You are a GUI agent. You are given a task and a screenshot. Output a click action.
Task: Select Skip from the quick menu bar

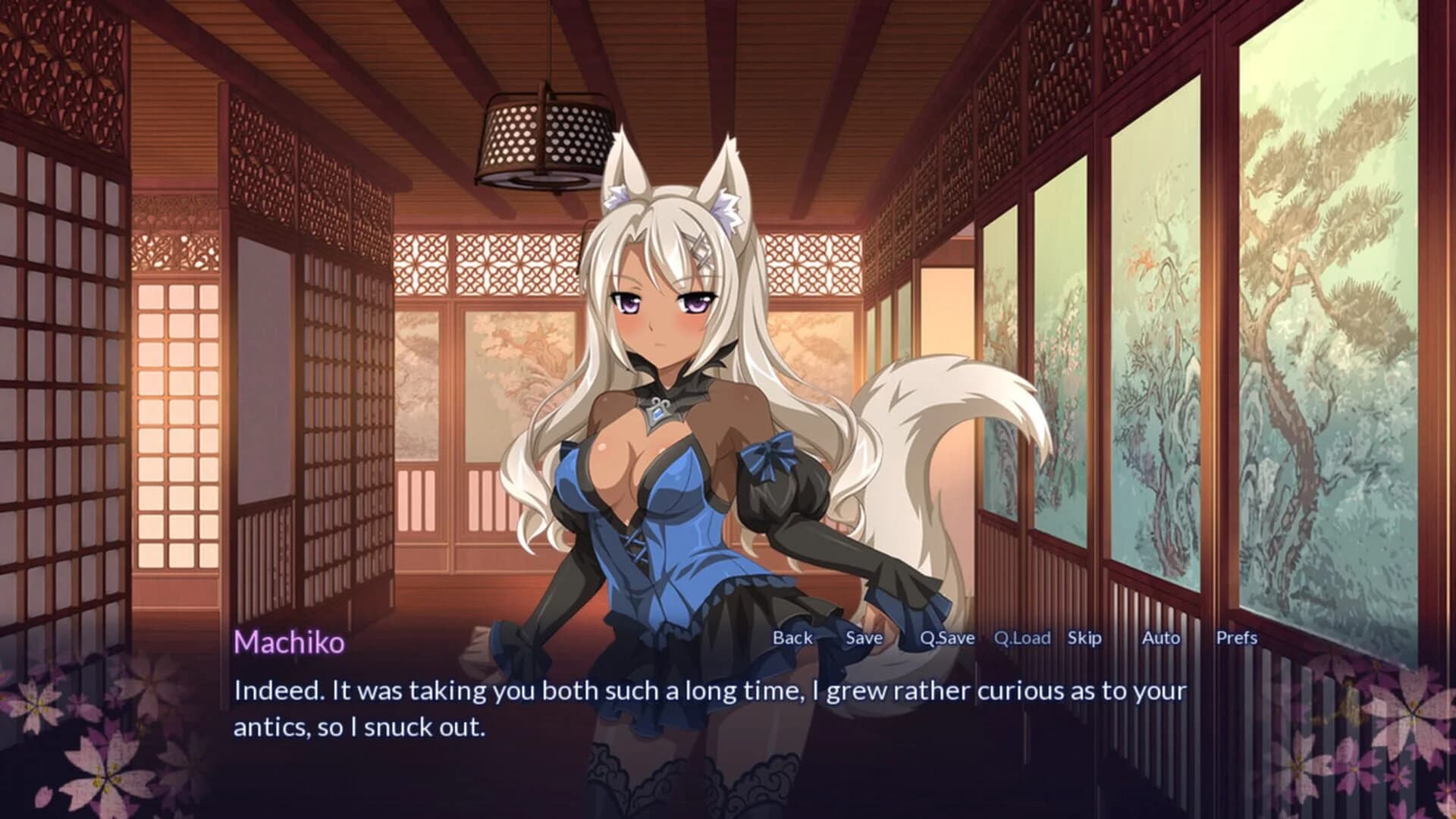[x=1084, y=638]
